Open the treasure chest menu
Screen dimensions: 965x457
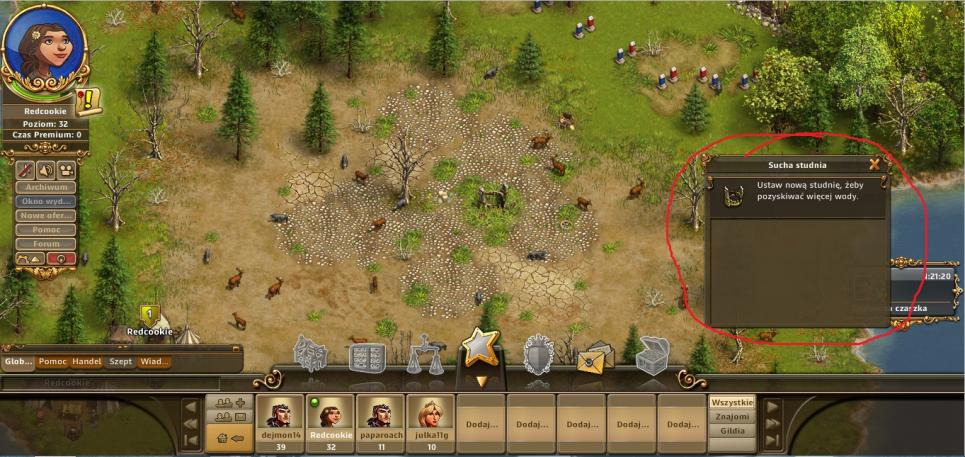click(653, 354)
